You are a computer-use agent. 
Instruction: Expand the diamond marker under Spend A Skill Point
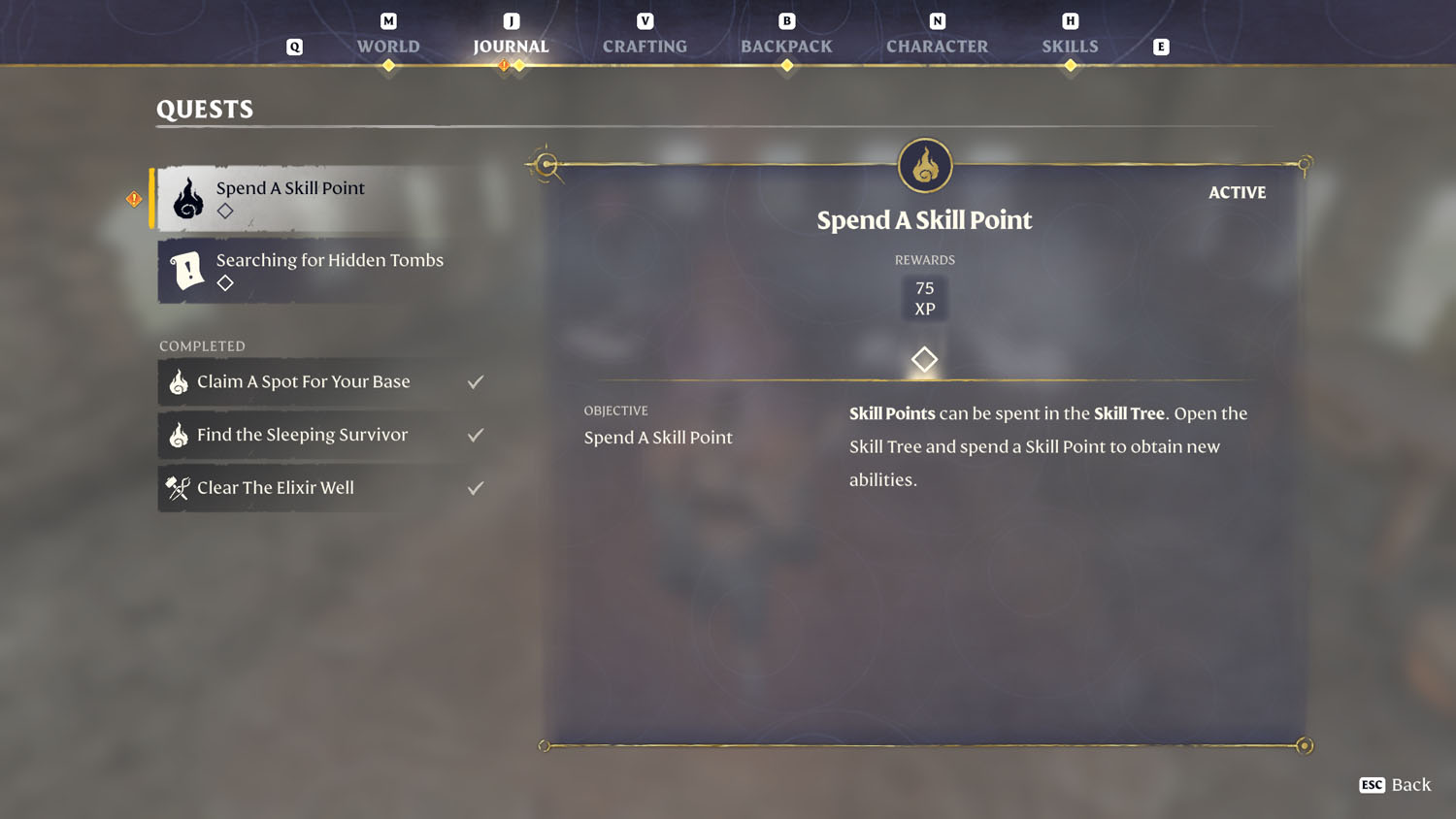point(224,211)
